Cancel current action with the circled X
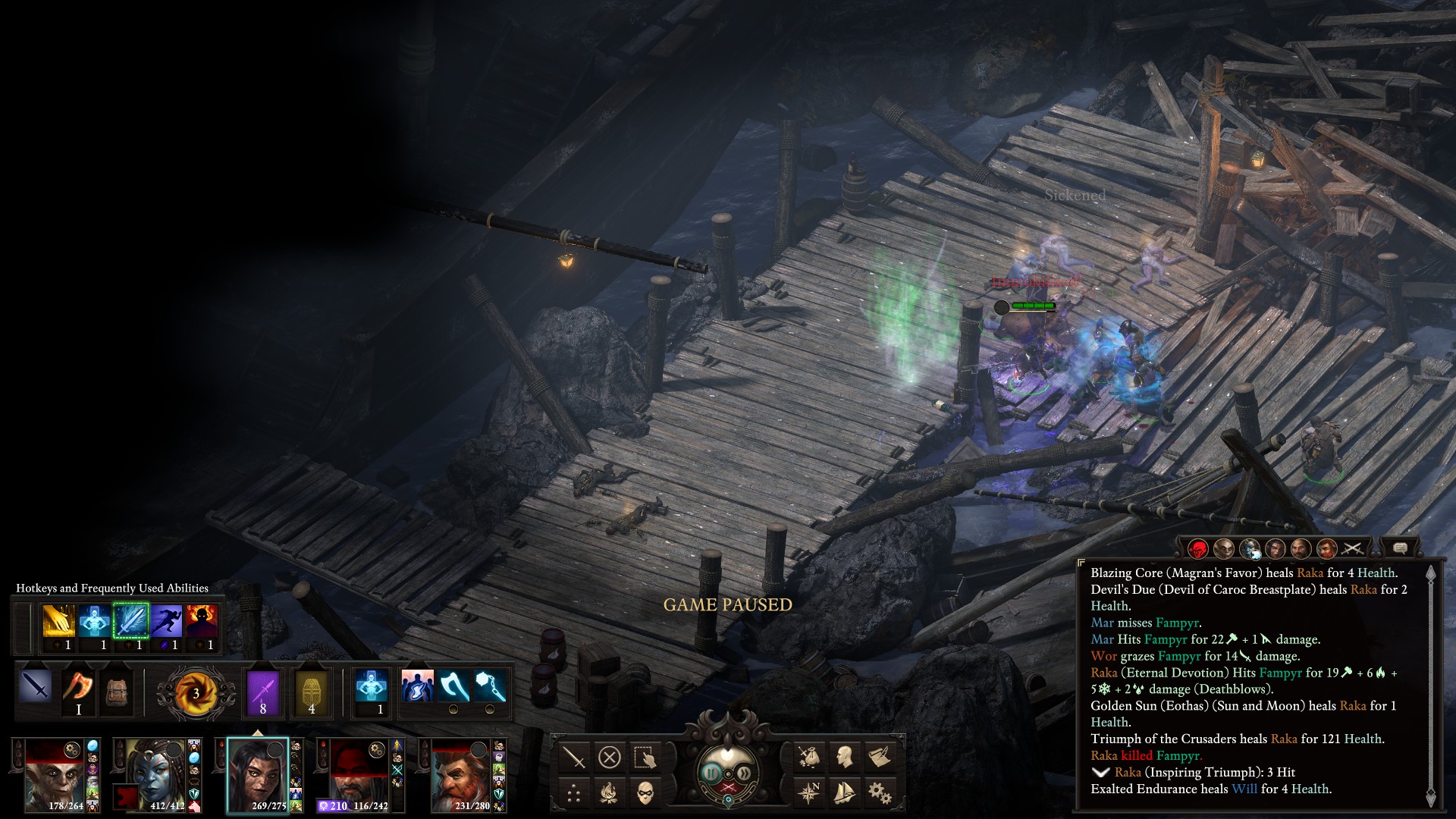The image size is (1456, 819). pos(610,757)
